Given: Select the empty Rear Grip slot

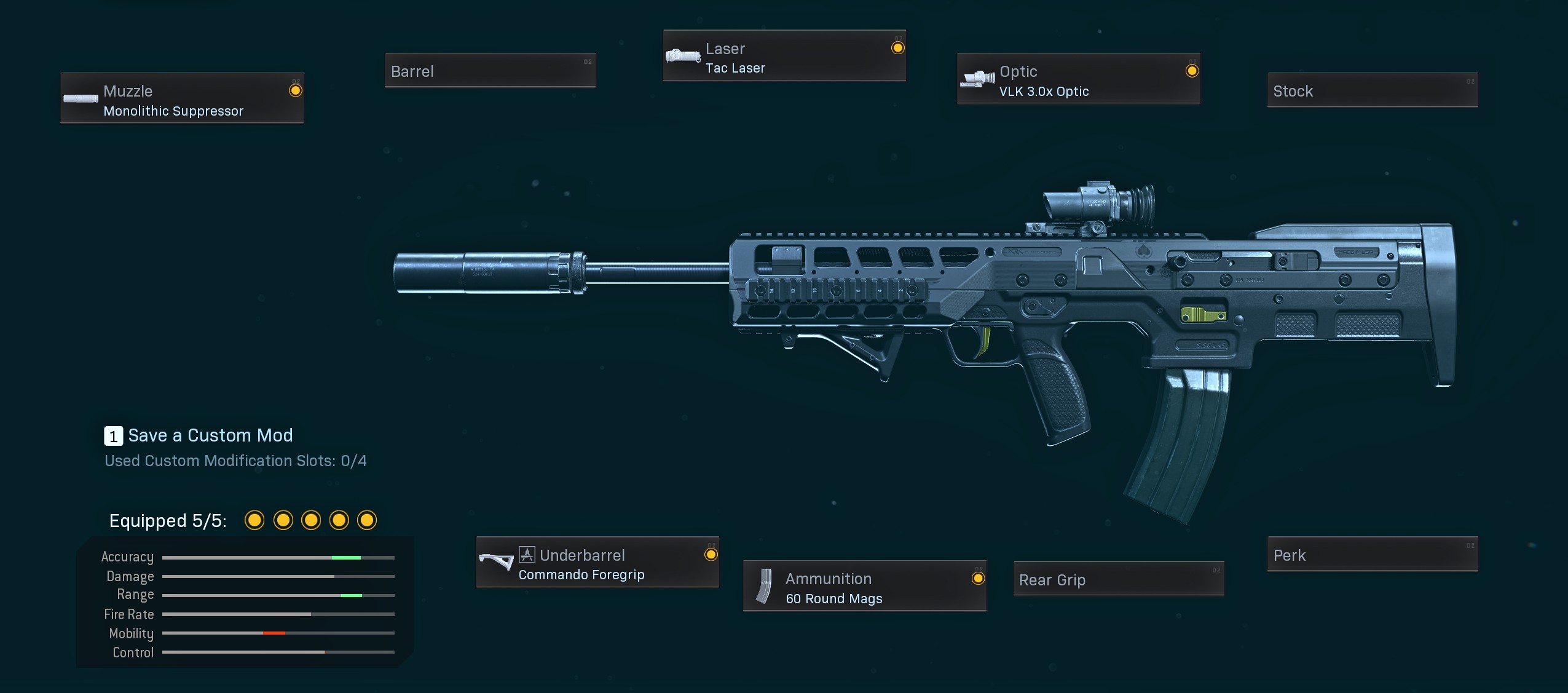Looking at the screenshot, I should [x=1118, y=579].
